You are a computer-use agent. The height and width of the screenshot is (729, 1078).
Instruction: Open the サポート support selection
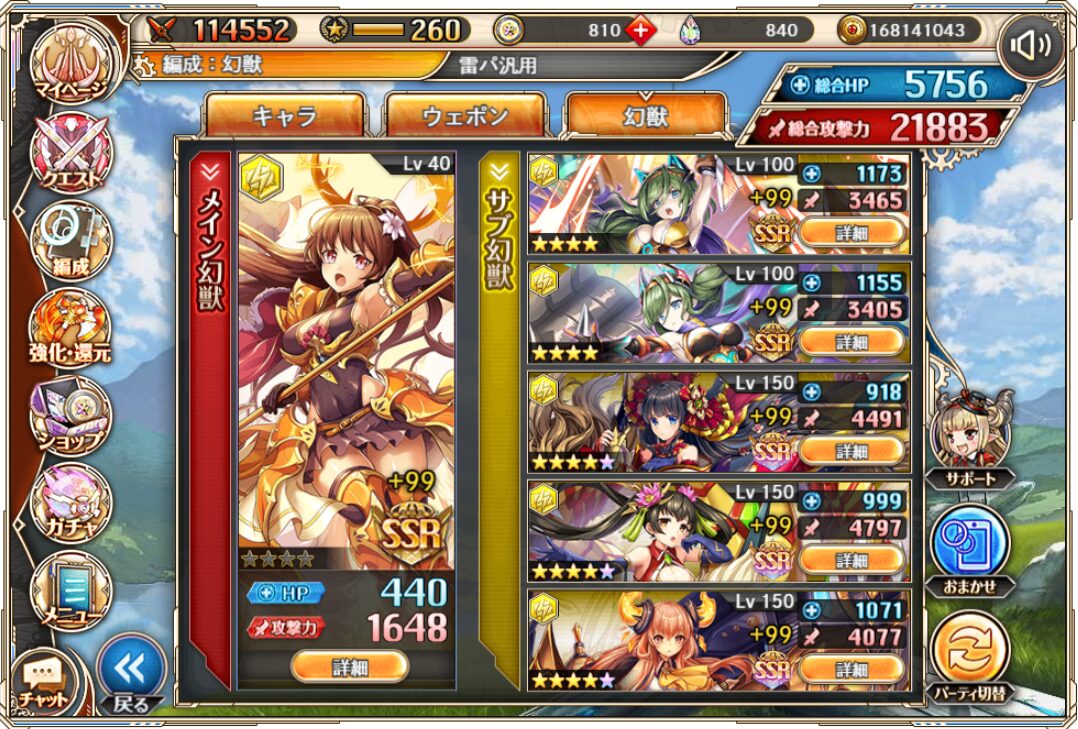pos(968,435)
